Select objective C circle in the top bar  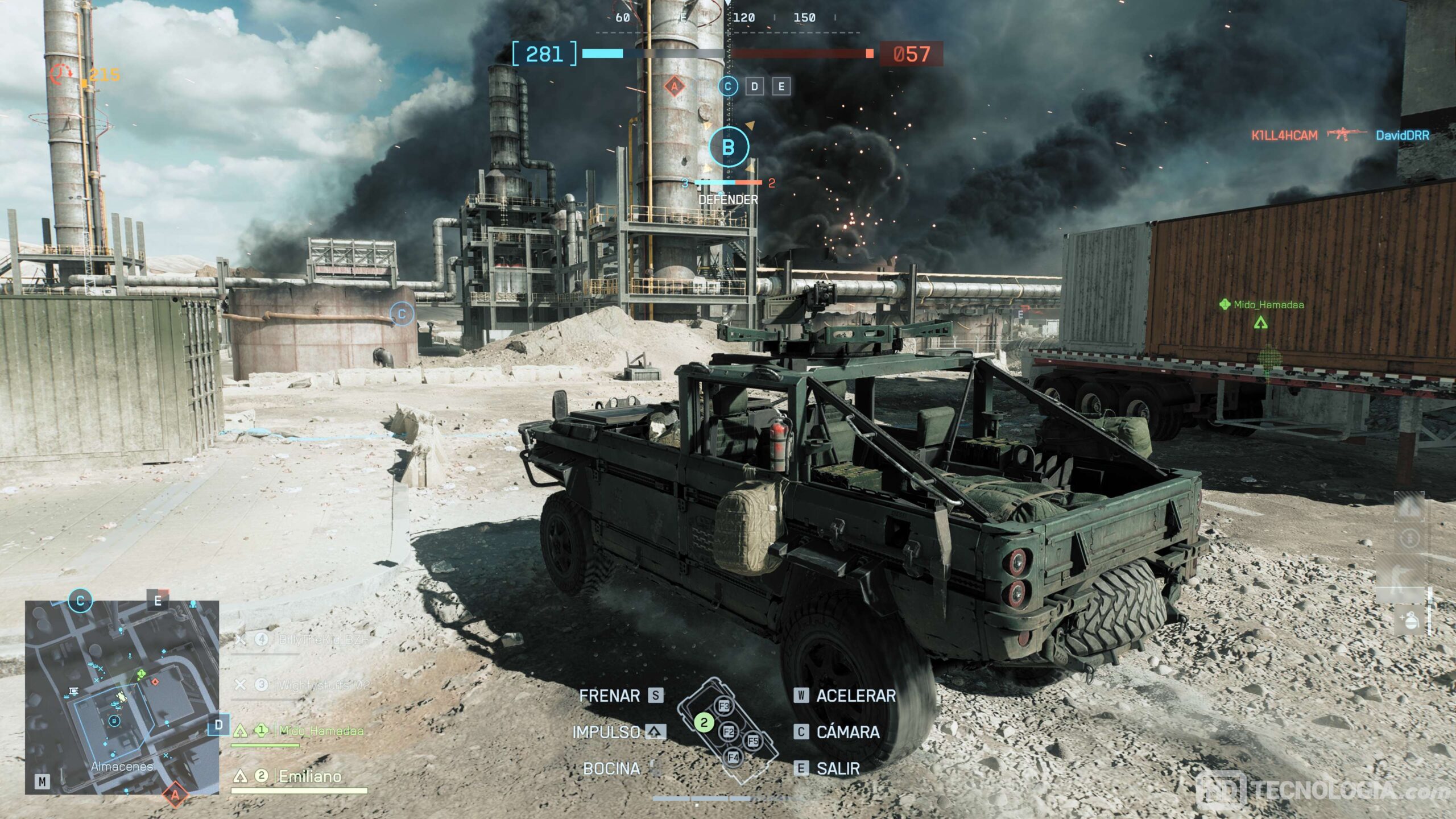[x=728, y=86]
